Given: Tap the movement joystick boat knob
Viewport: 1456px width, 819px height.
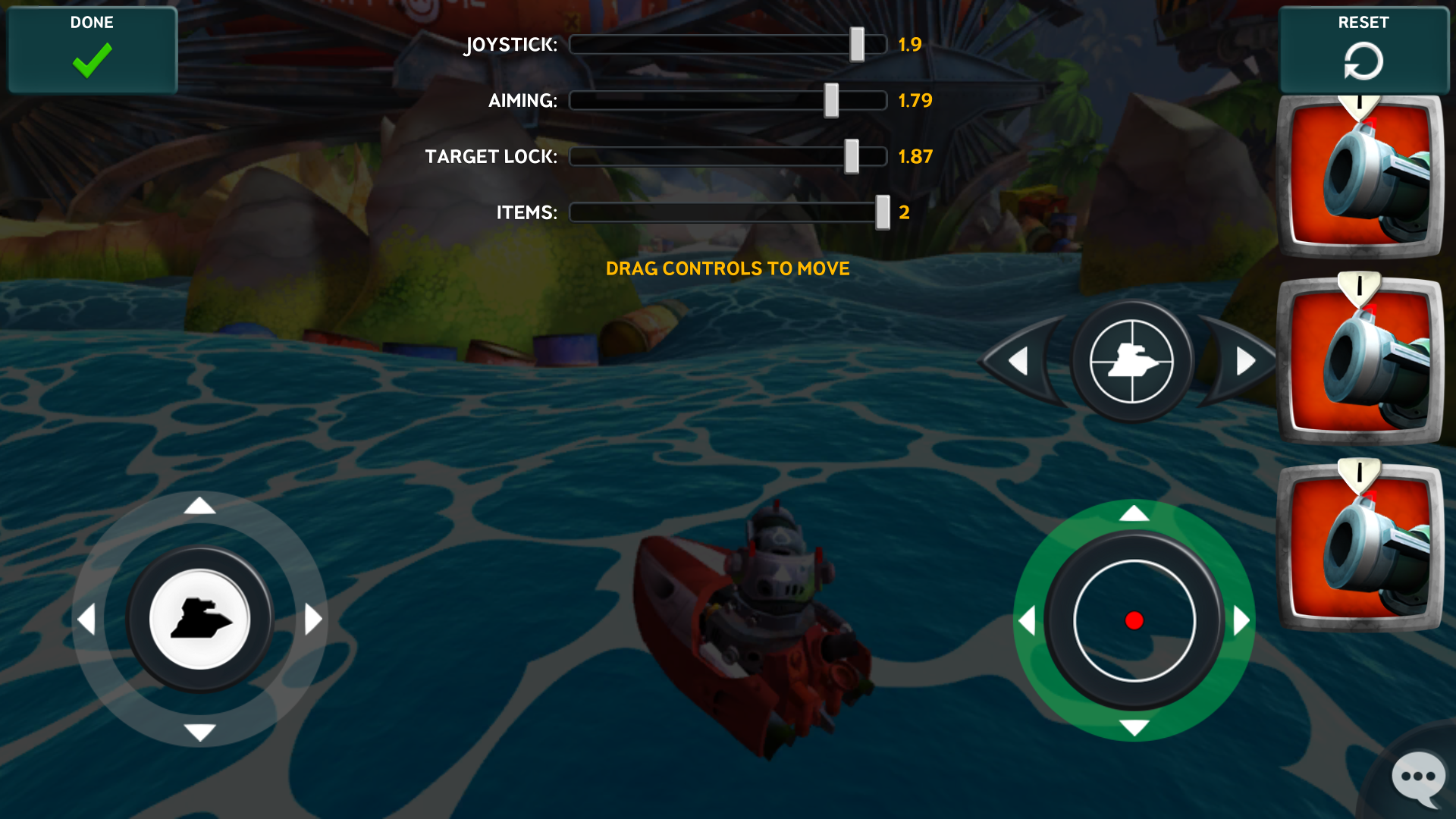Looking at the screenshot, I should [199, 619].
